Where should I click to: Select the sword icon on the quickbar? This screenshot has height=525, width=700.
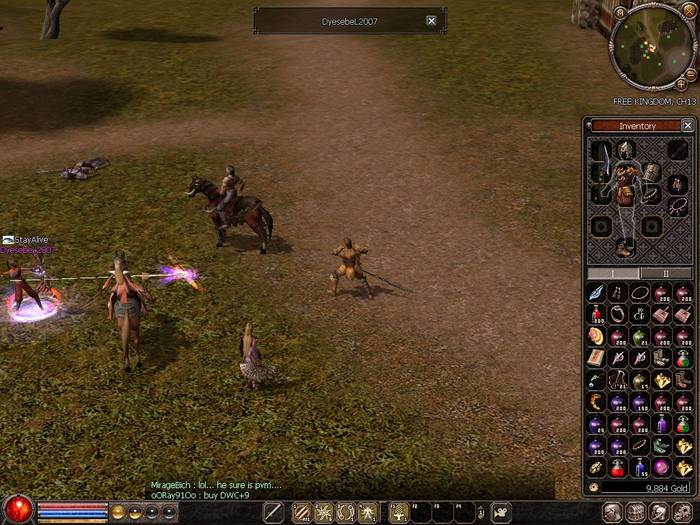(x=273, y=512)
